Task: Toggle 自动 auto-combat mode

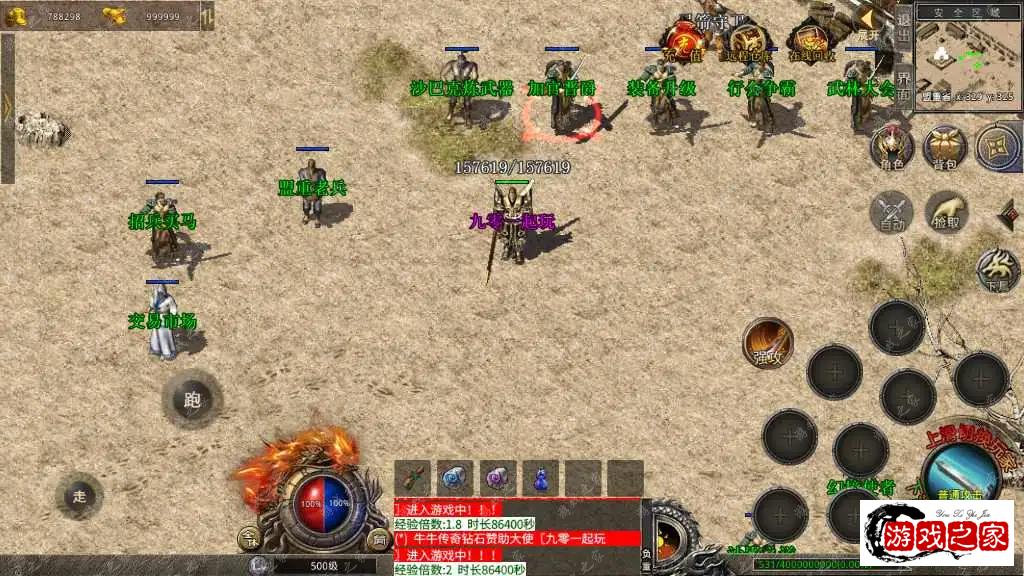Action: [x=891, y=212]
